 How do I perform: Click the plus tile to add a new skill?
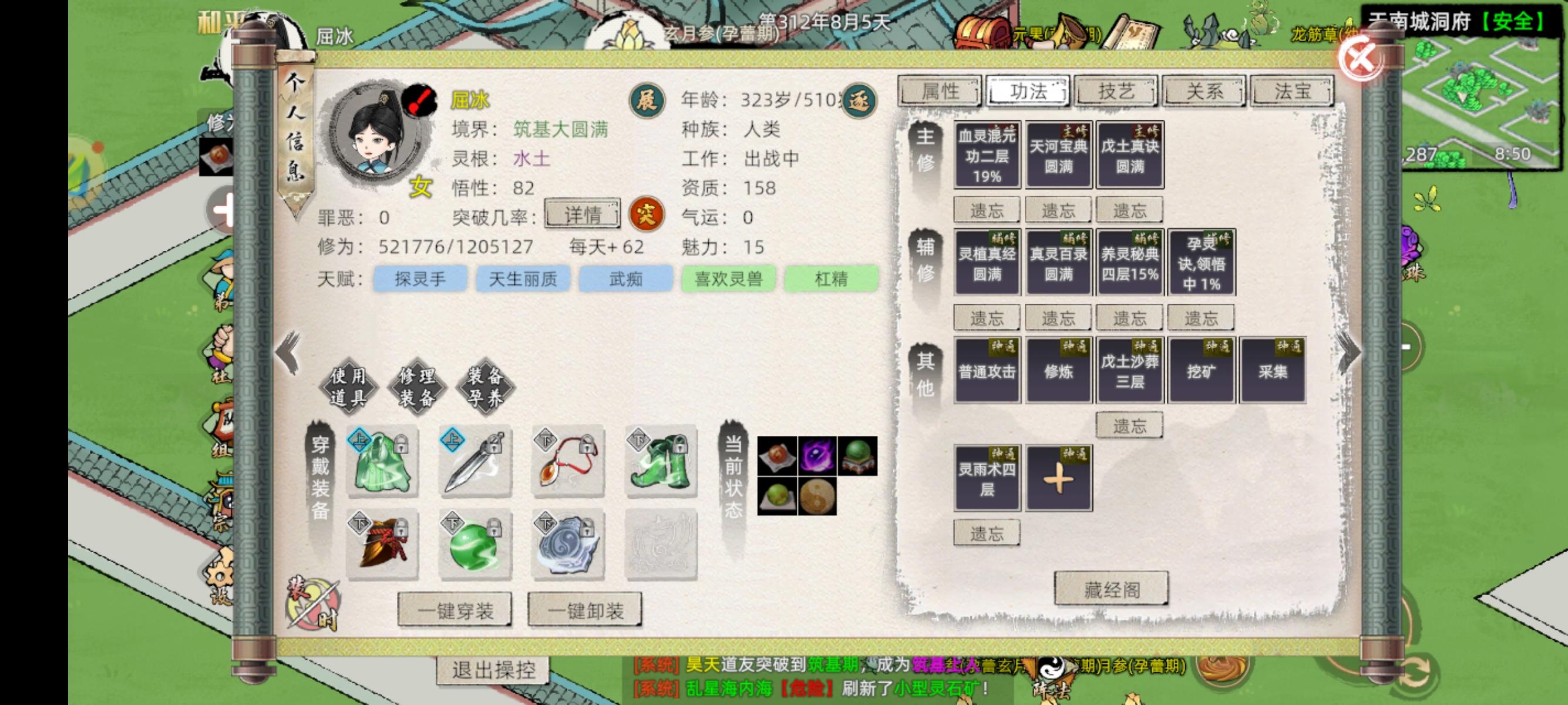pyautogui.click(x=1058, y=476)
